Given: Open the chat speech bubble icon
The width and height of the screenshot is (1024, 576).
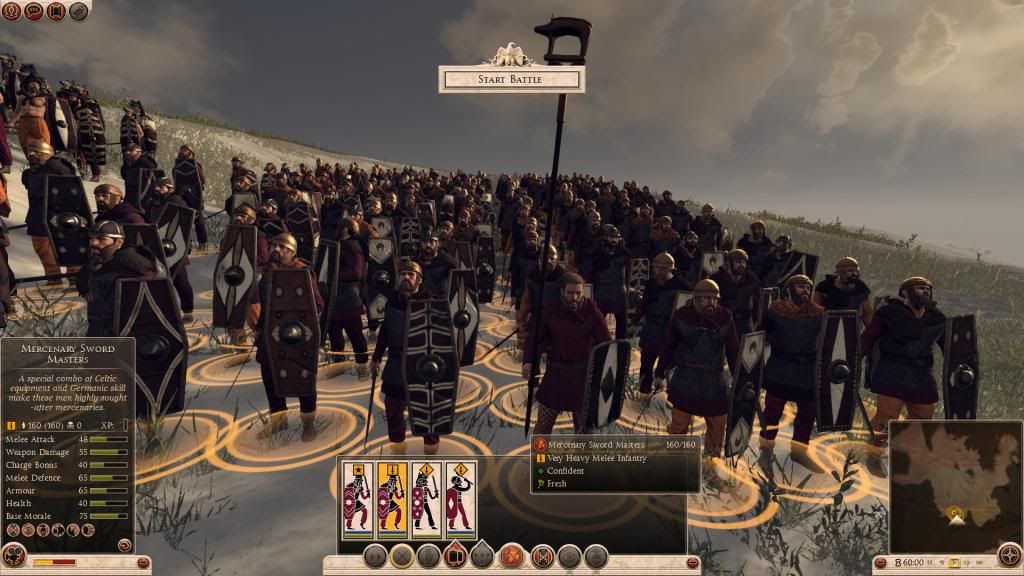Looking at the screenshot, I should [x=33, y=10].
